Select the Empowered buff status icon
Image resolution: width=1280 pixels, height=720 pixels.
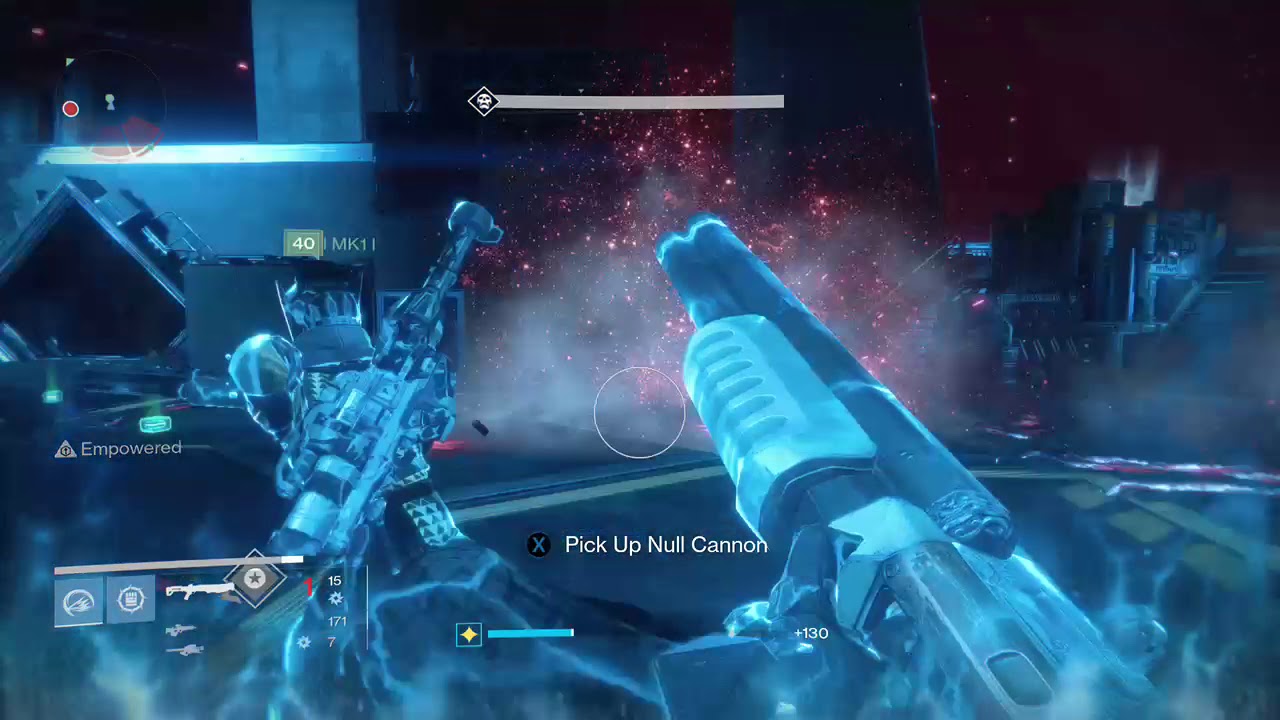pos(66,450)
